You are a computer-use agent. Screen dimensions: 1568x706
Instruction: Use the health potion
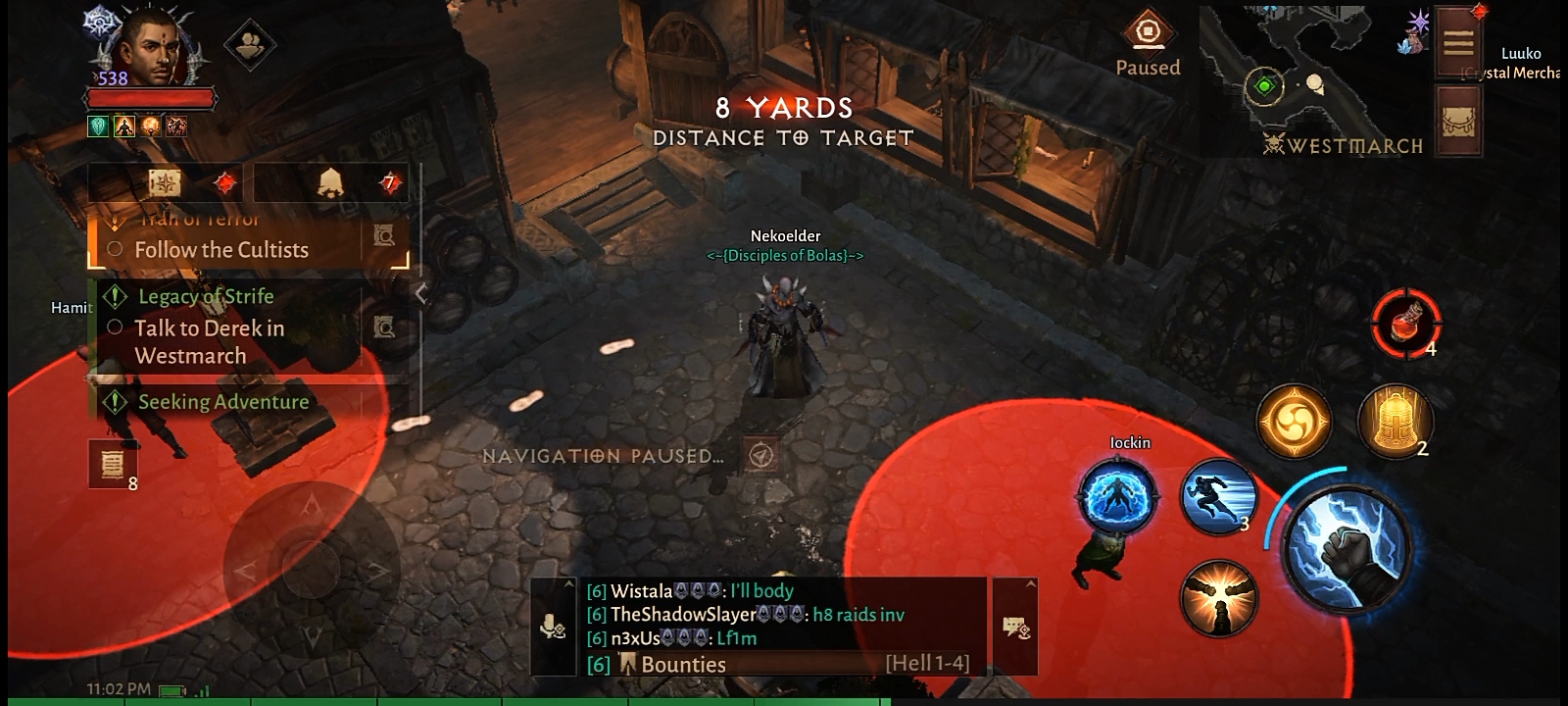click(1406, 323)
